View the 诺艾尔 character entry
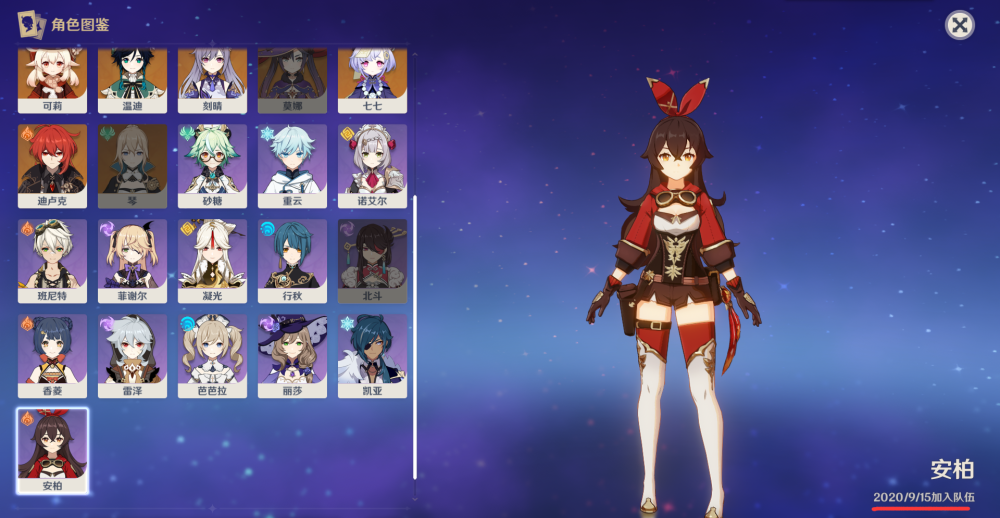Screen dimensions: 1000x518 click(x=372, y=165)
